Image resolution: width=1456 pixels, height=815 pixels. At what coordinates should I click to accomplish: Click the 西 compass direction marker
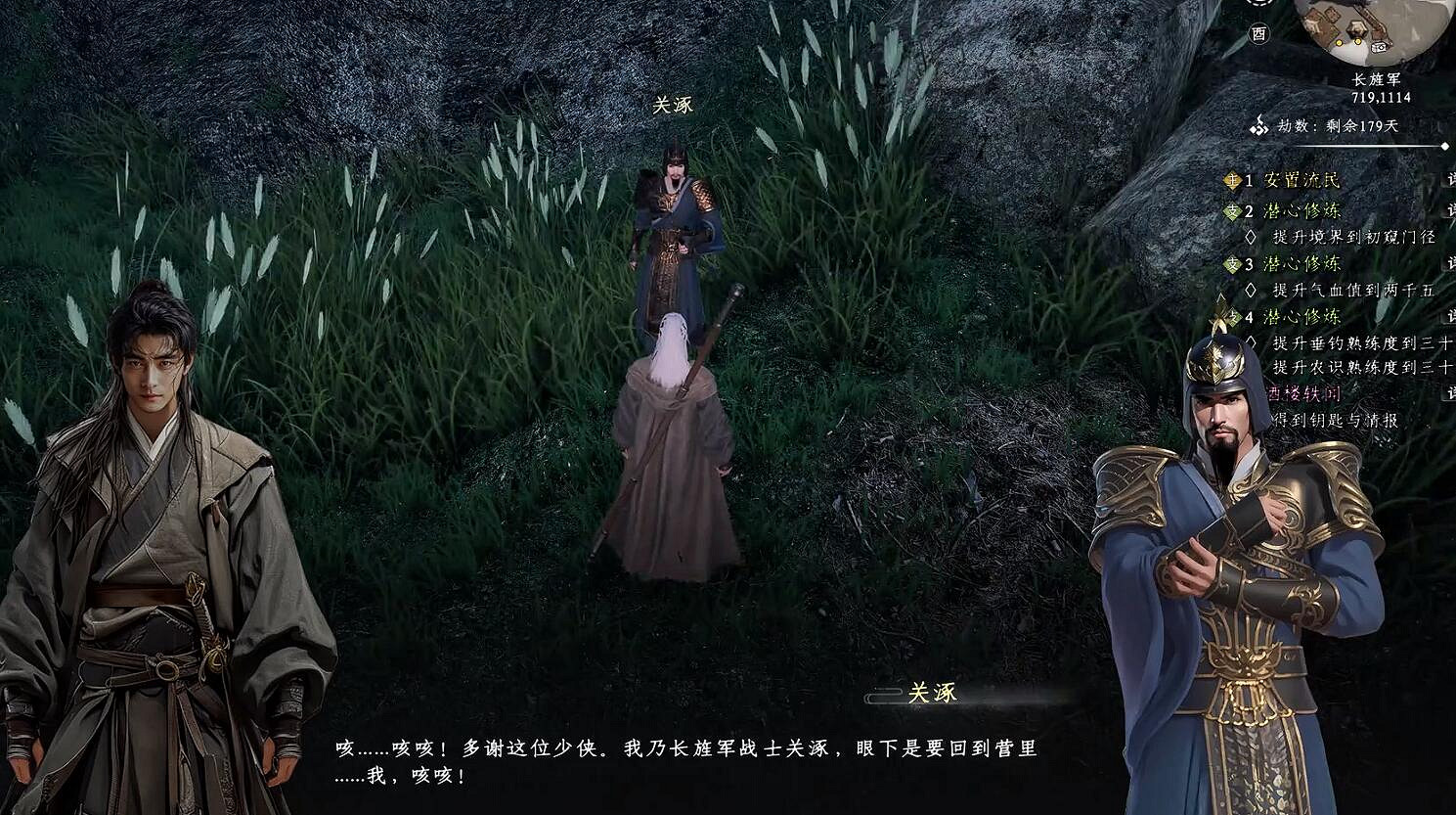pos(1259,32)
